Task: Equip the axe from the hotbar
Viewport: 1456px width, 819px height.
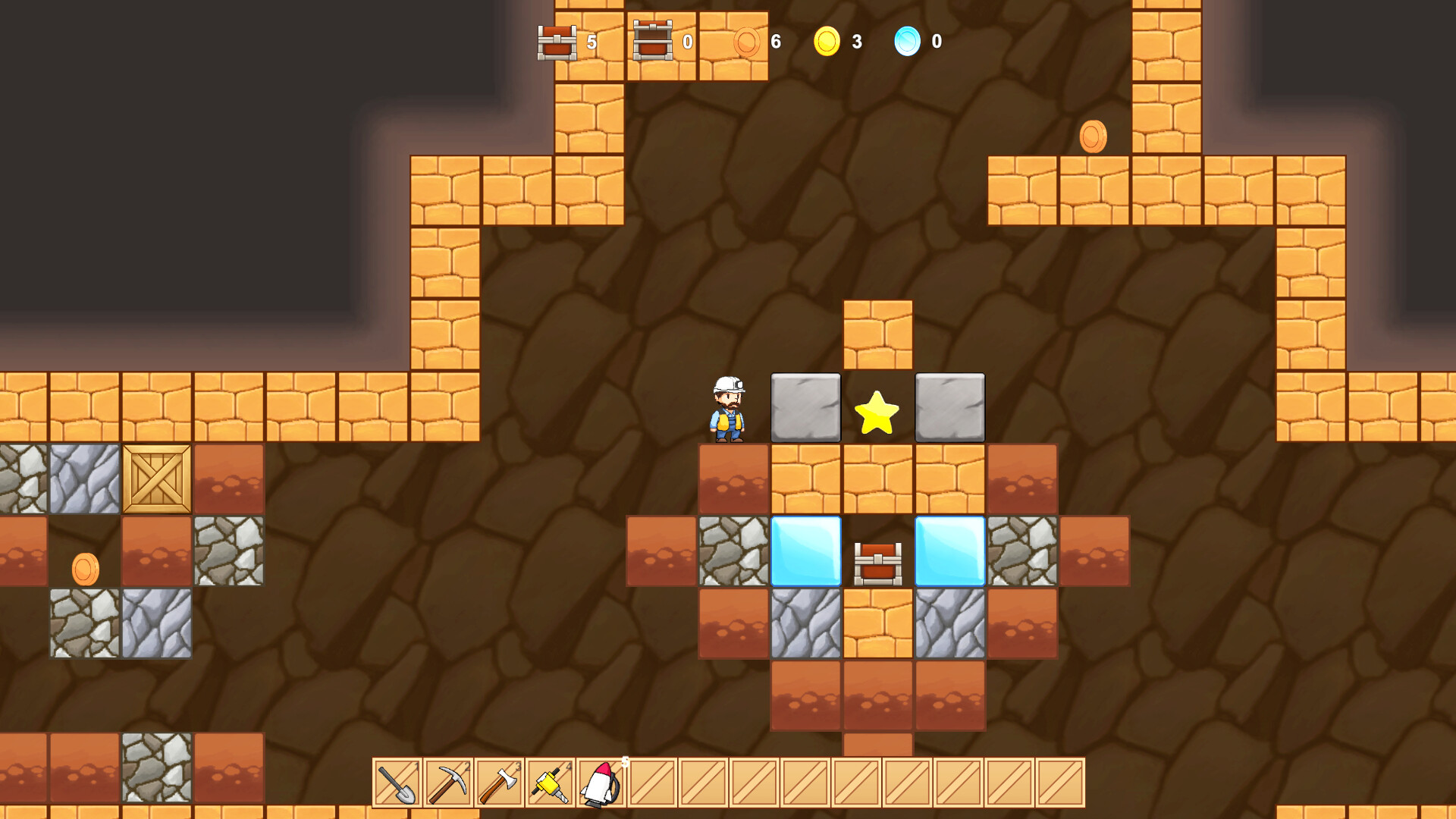Action: (x=499, y=783)
